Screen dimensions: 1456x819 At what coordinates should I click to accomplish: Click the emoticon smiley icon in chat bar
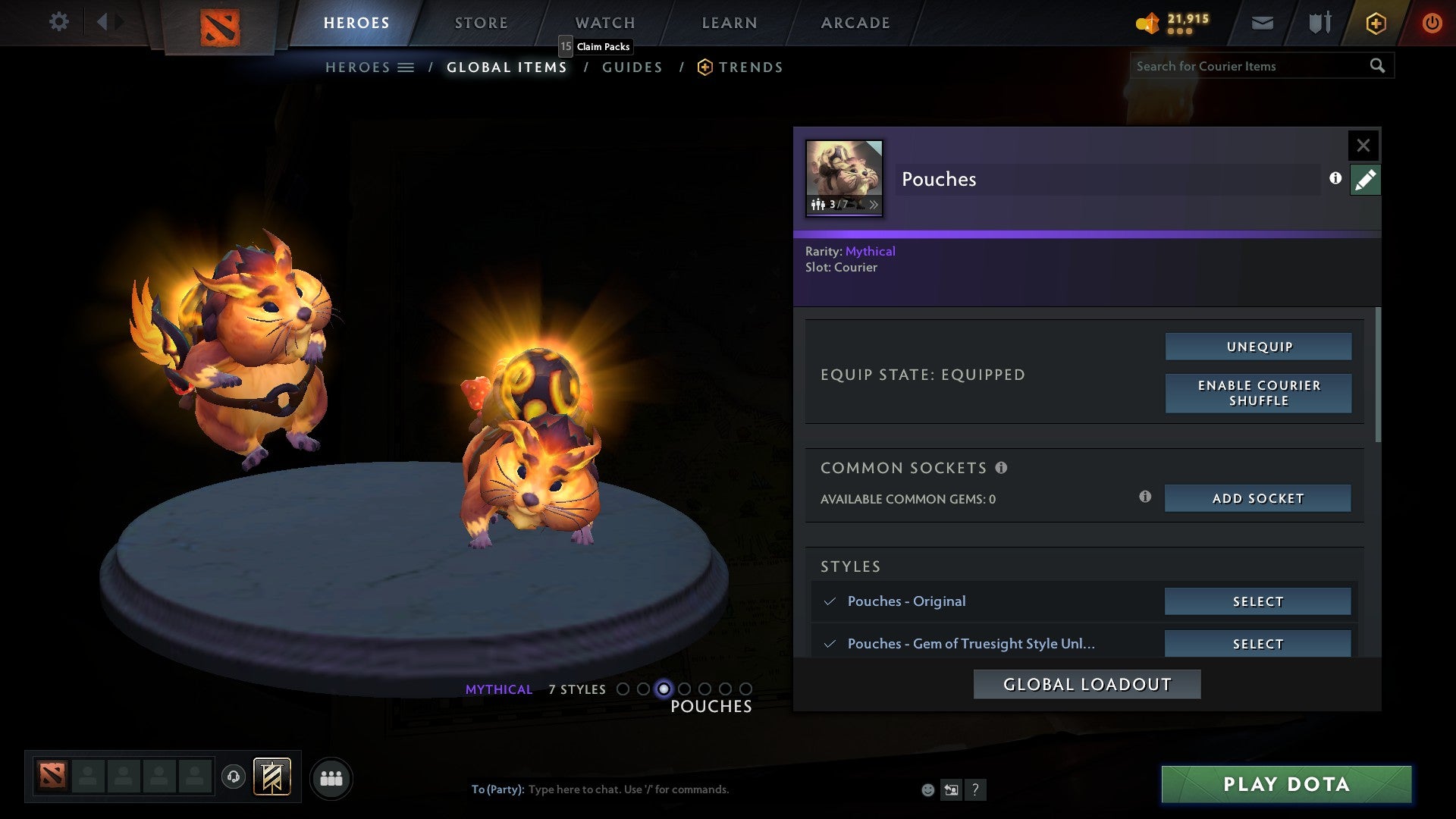(x=928, y=789)
